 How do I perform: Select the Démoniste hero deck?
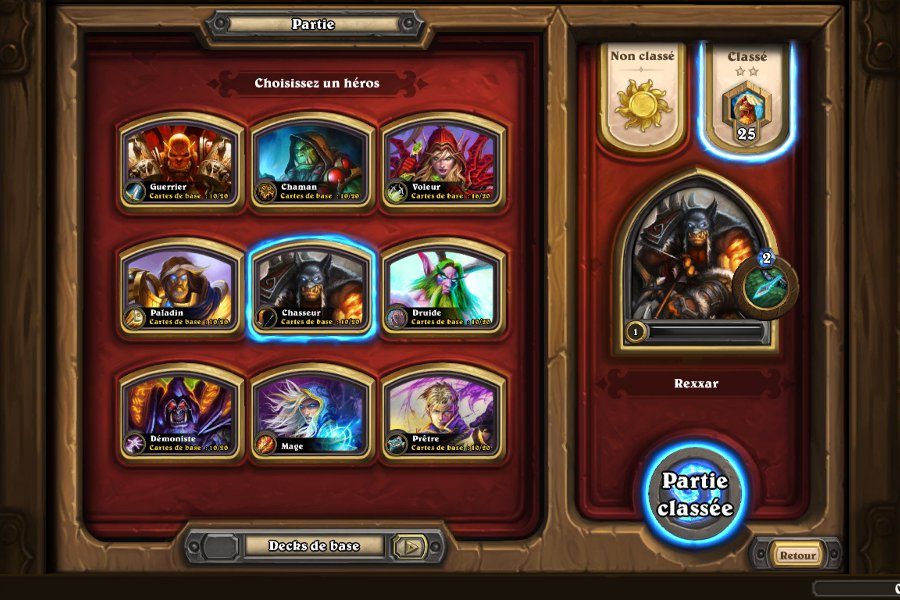pyautogui.click(x=181, y=414)
